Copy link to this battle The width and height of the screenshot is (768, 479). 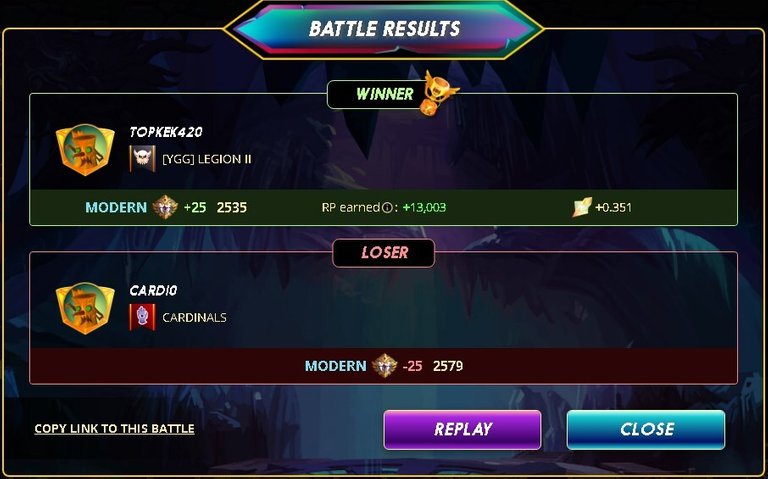click(x=114, y=429)
